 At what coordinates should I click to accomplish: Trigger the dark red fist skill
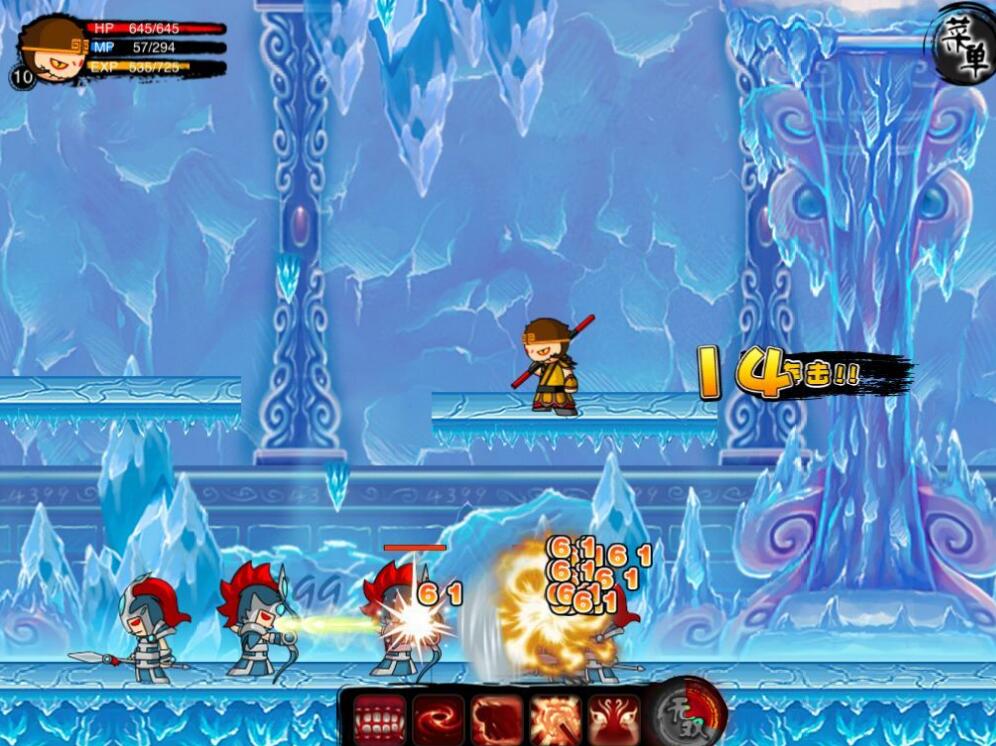(497, 718)
